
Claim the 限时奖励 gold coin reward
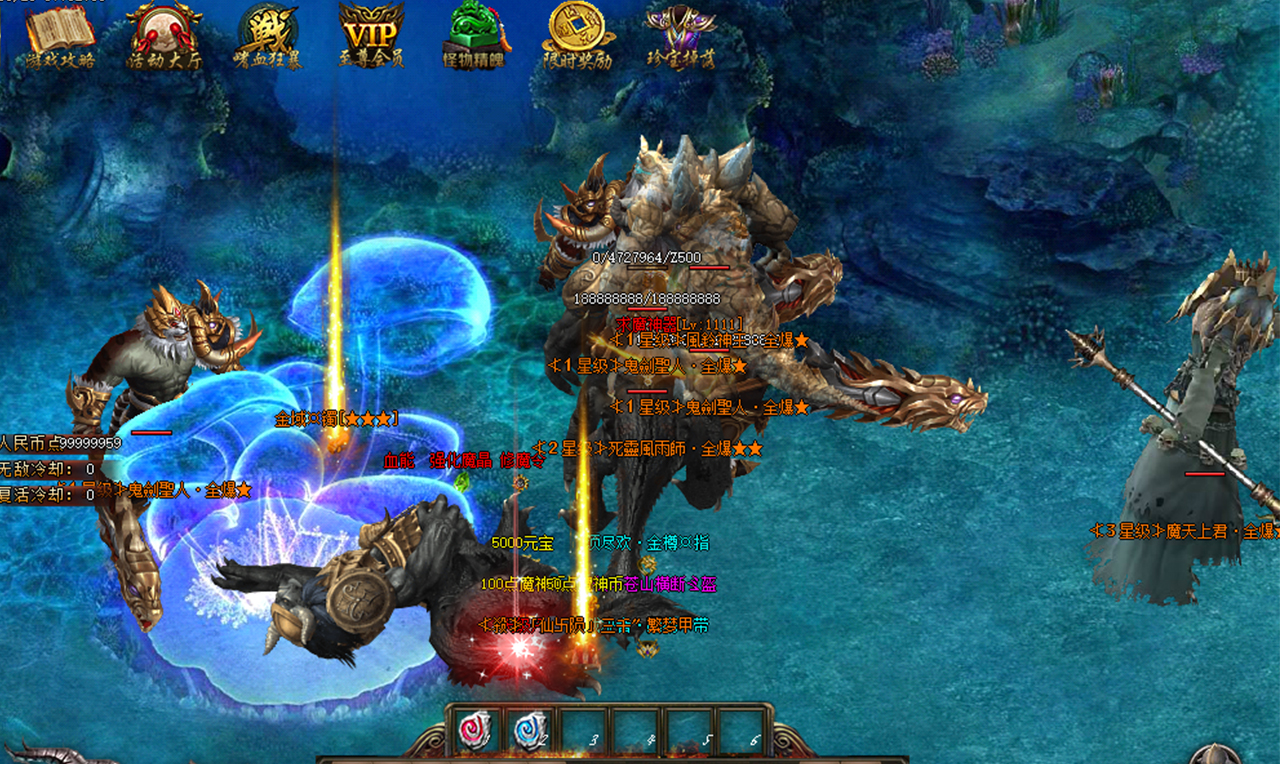click(577, 34)
